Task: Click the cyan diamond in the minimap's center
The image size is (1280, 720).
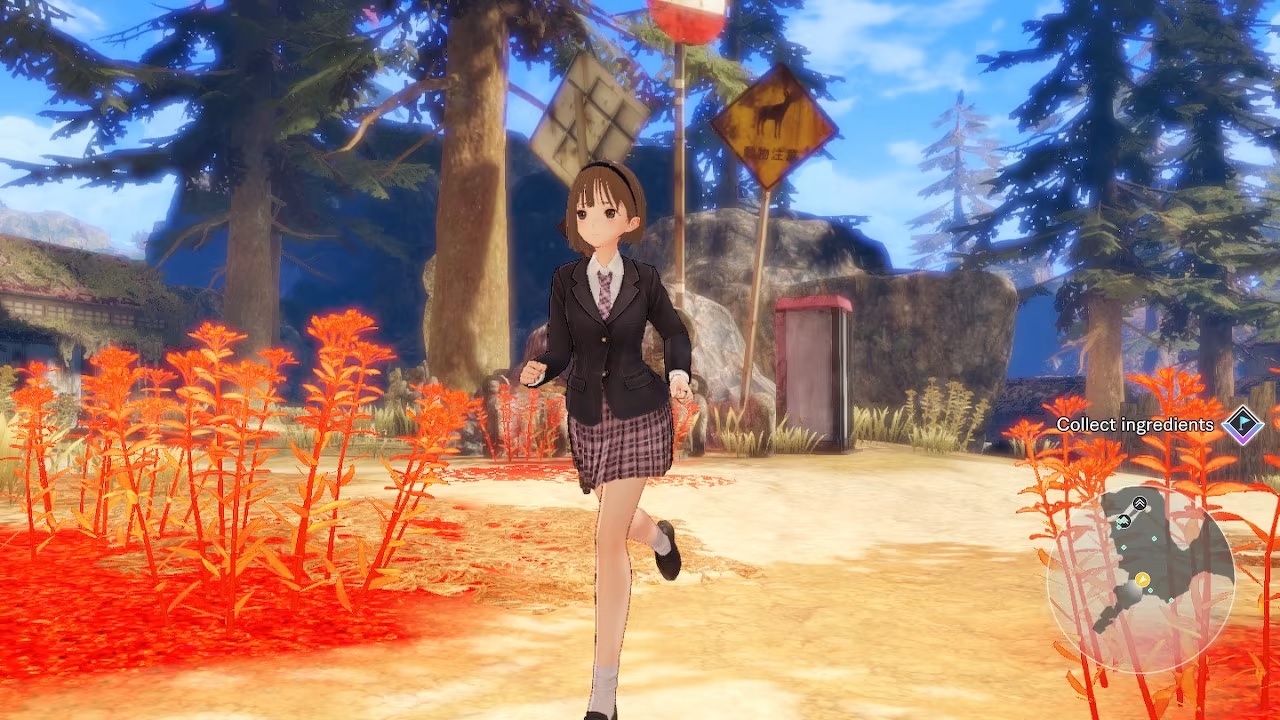Action: point(1153,538)
